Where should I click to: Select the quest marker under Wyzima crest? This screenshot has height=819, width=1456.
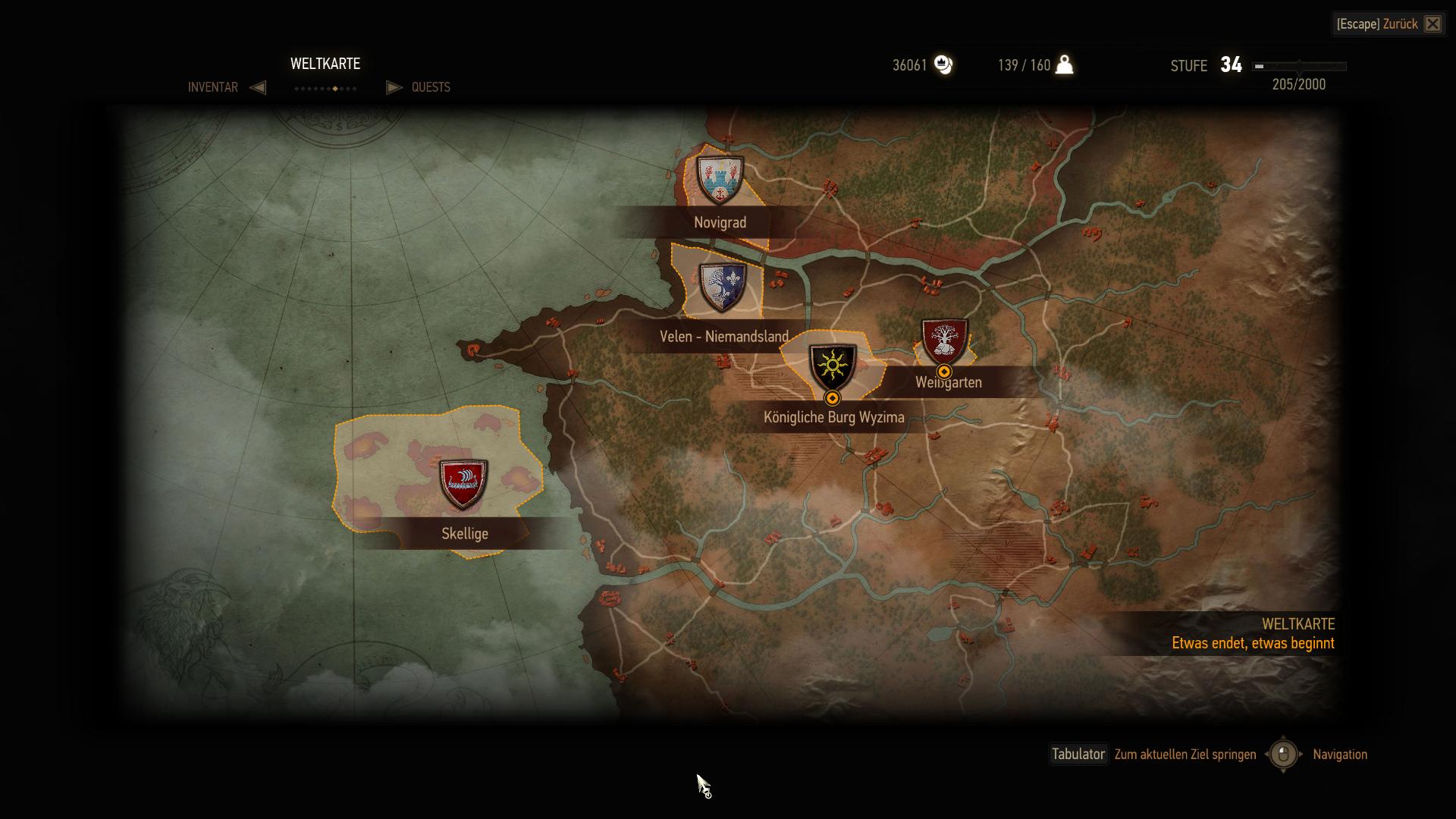833,398
